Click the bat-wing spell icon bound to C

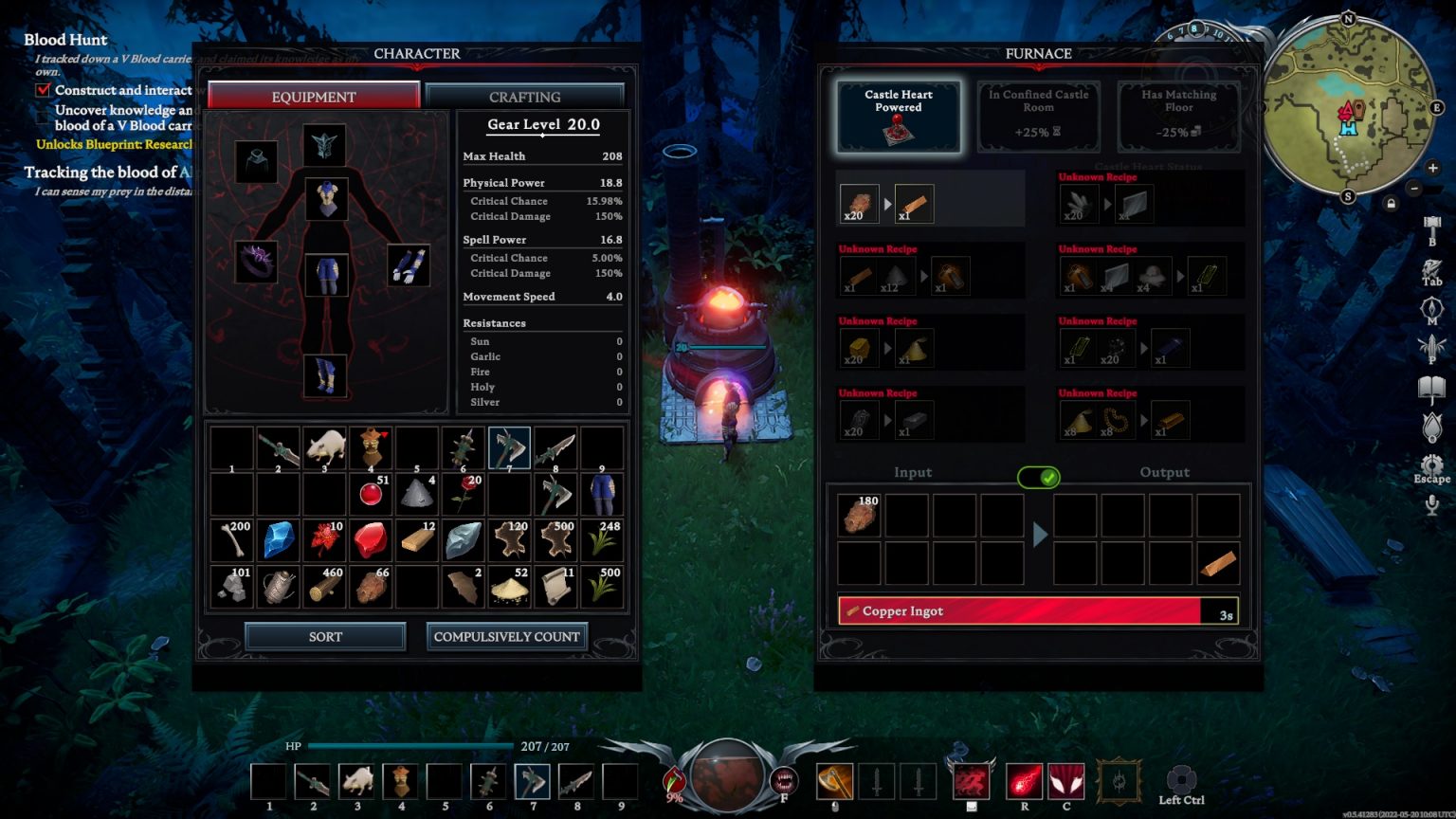pyautogui.click(x=1065, y=781)
